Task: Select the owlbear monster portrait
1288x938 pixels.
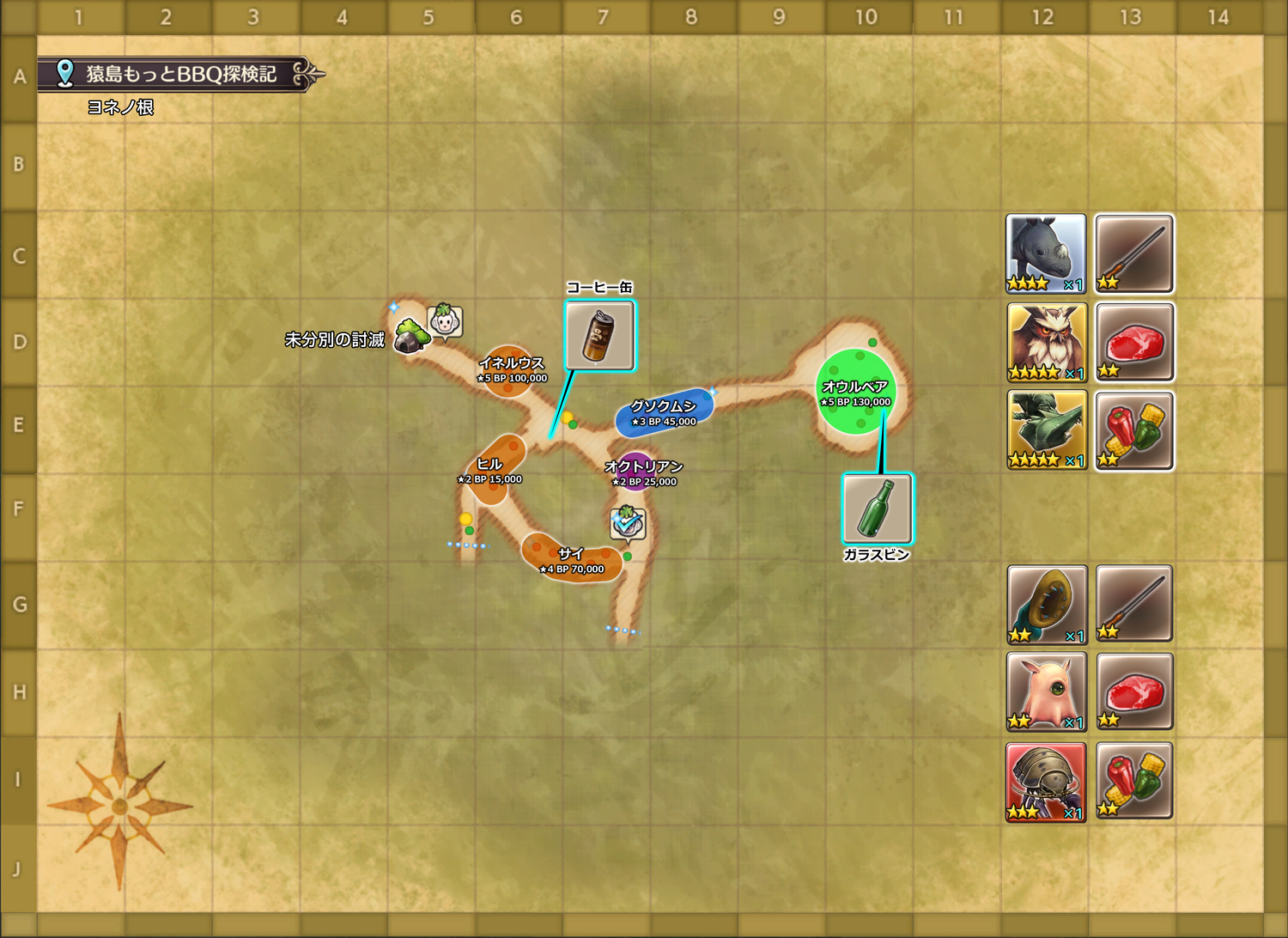Action: (x=1046, y=342)
